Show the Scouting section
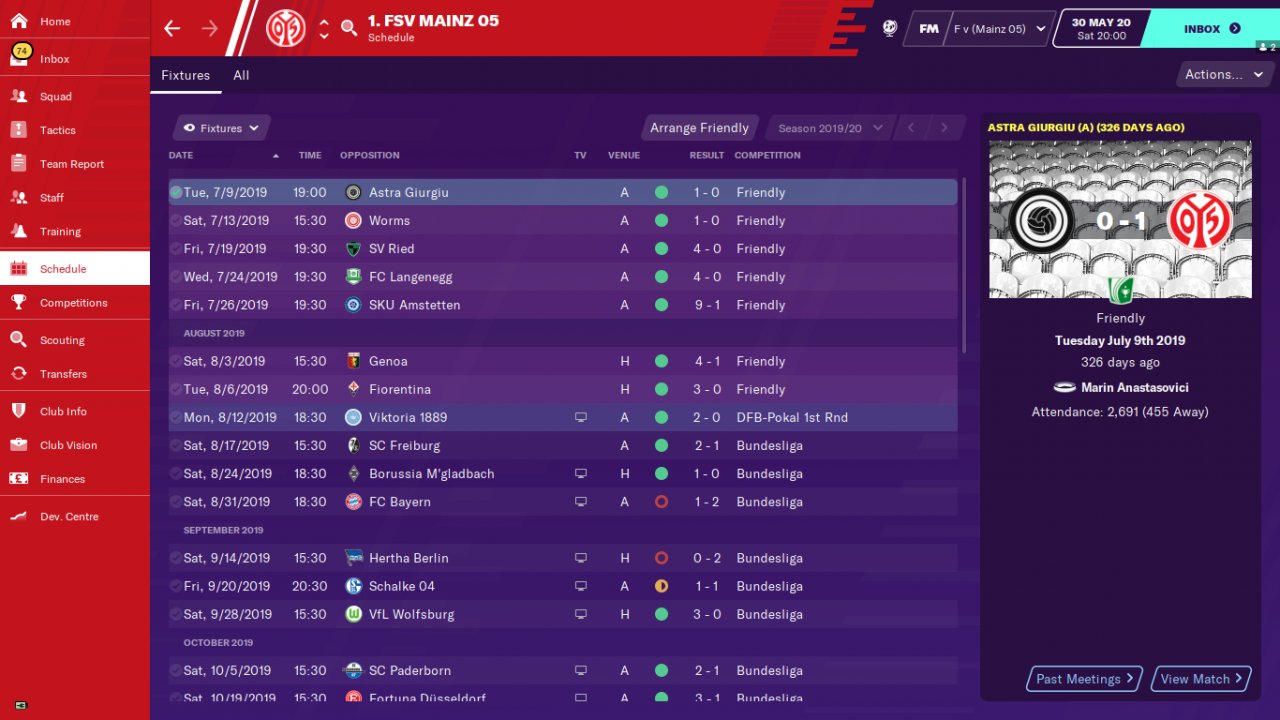The image size is (1280, 720). click(62, 340)
